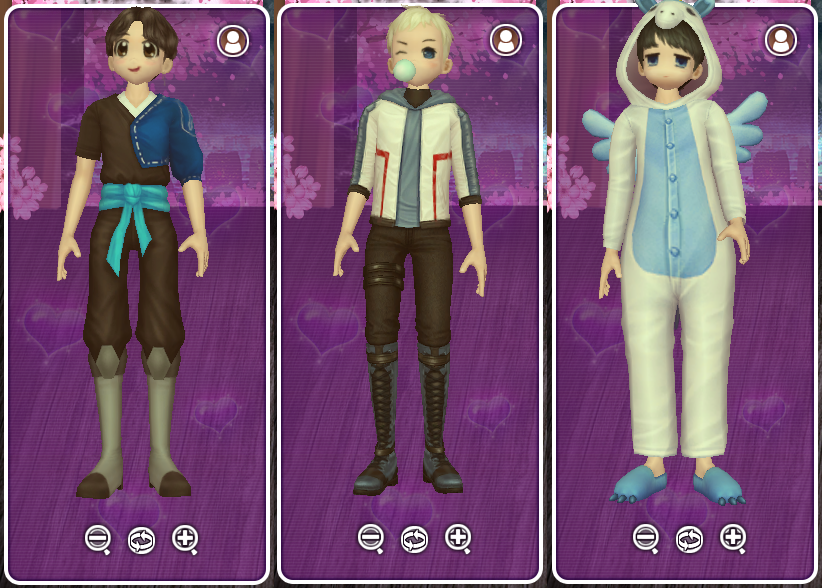Zoom out on the pajama onesie character preview

click(645, 537)
